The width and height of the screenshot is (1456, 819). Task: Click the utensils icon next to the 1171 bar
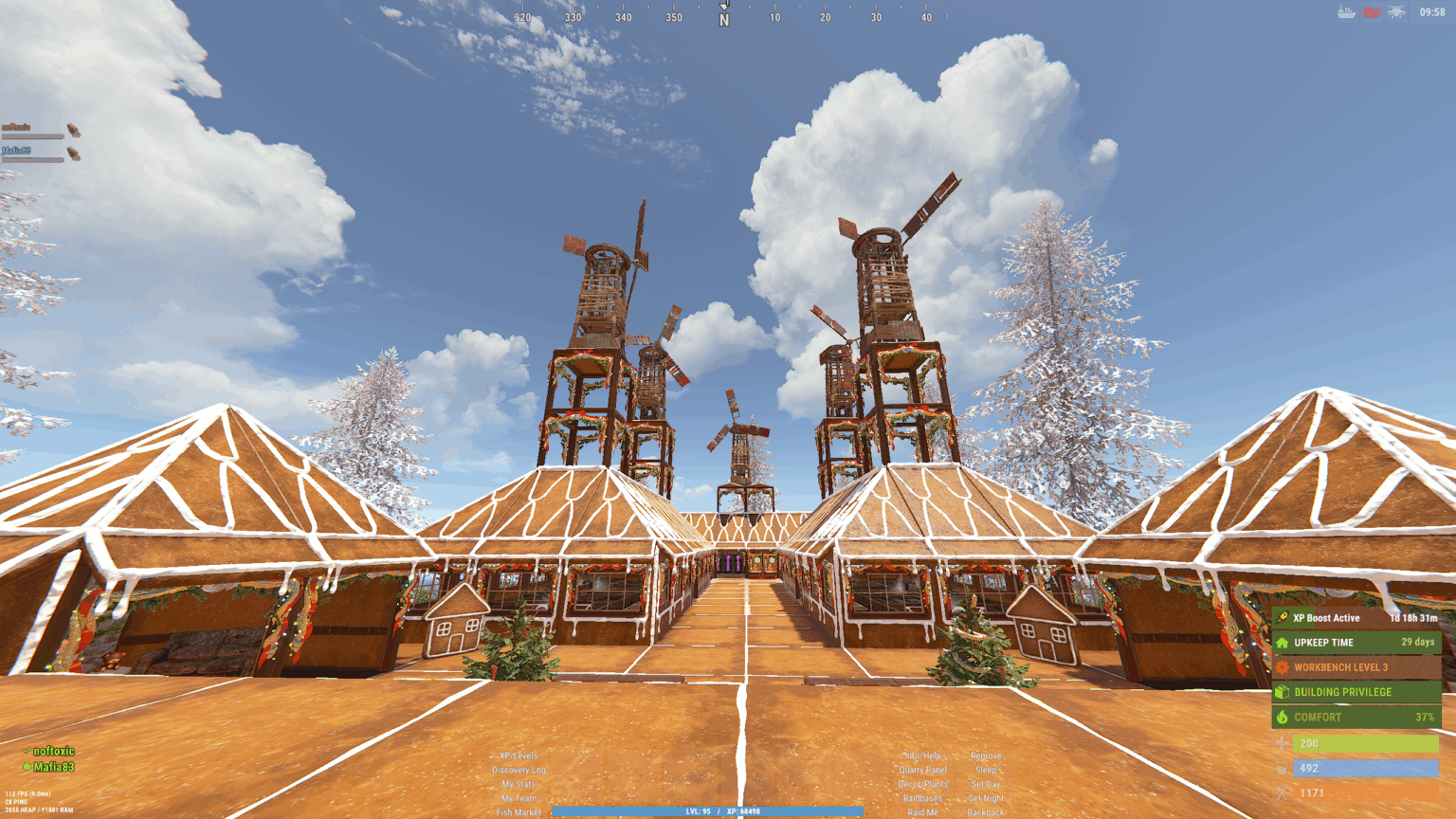tap(1282, 792)
